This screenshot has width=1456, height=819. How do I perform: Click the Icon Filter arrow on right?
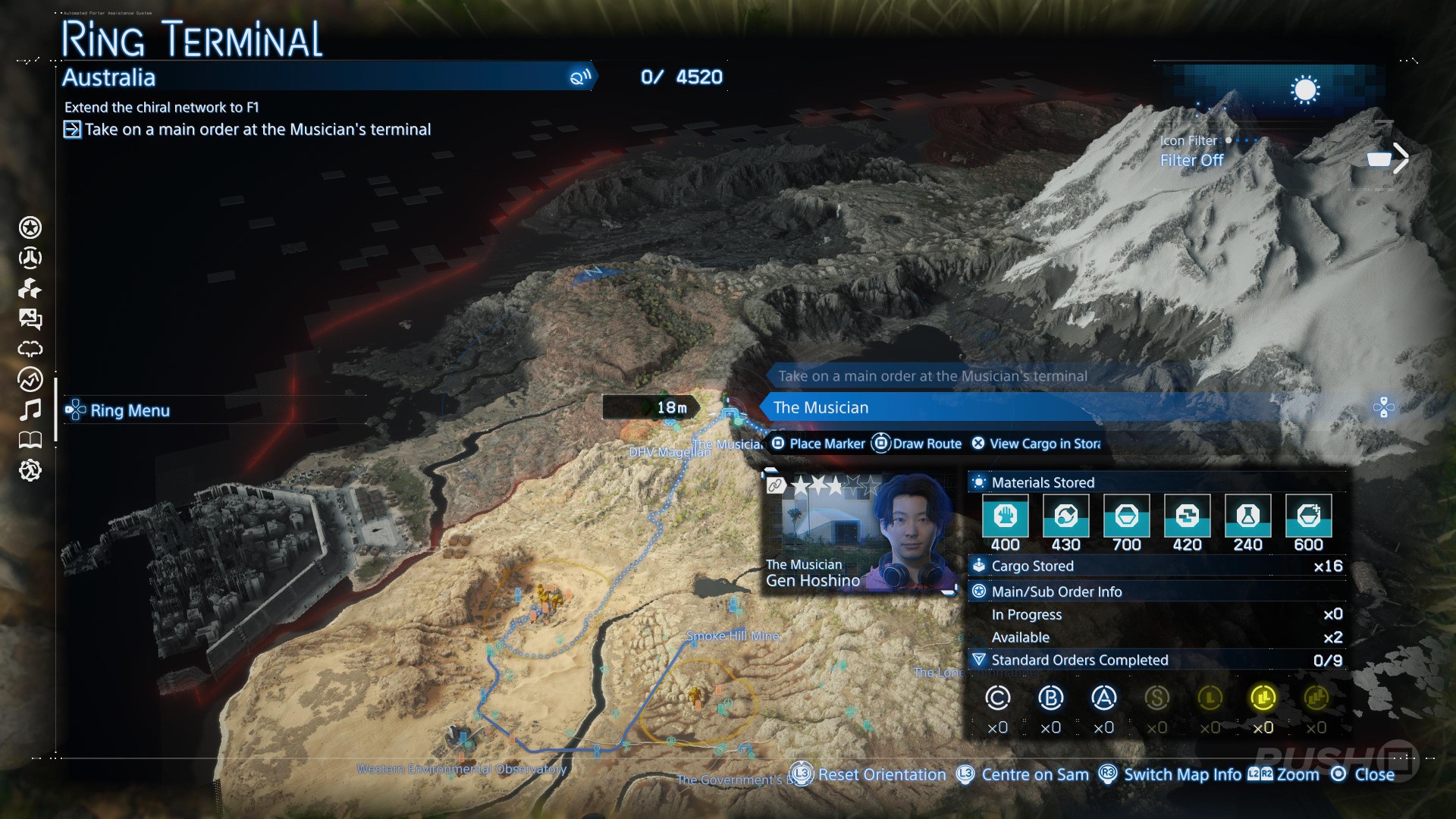coord(1401,159)
